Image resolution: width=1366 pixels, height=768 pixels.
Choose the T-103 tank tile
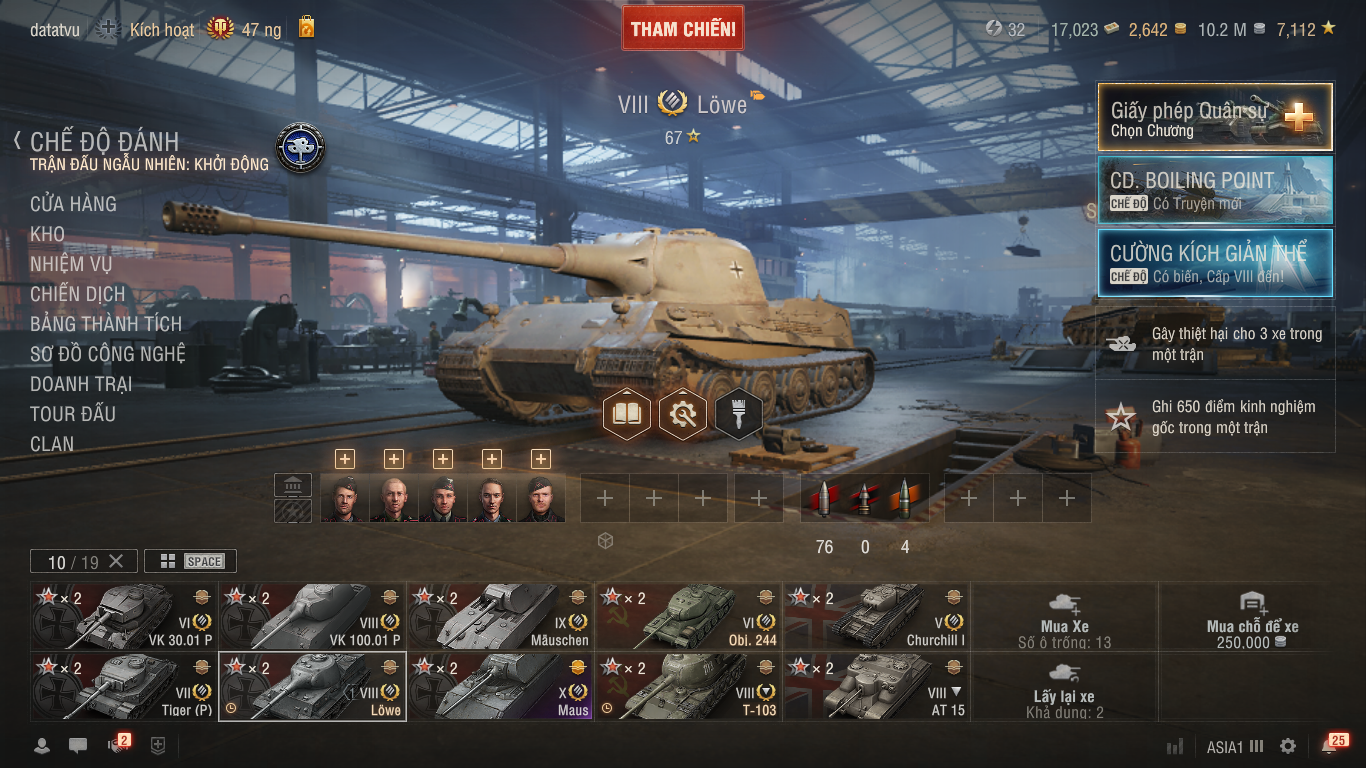688,686
